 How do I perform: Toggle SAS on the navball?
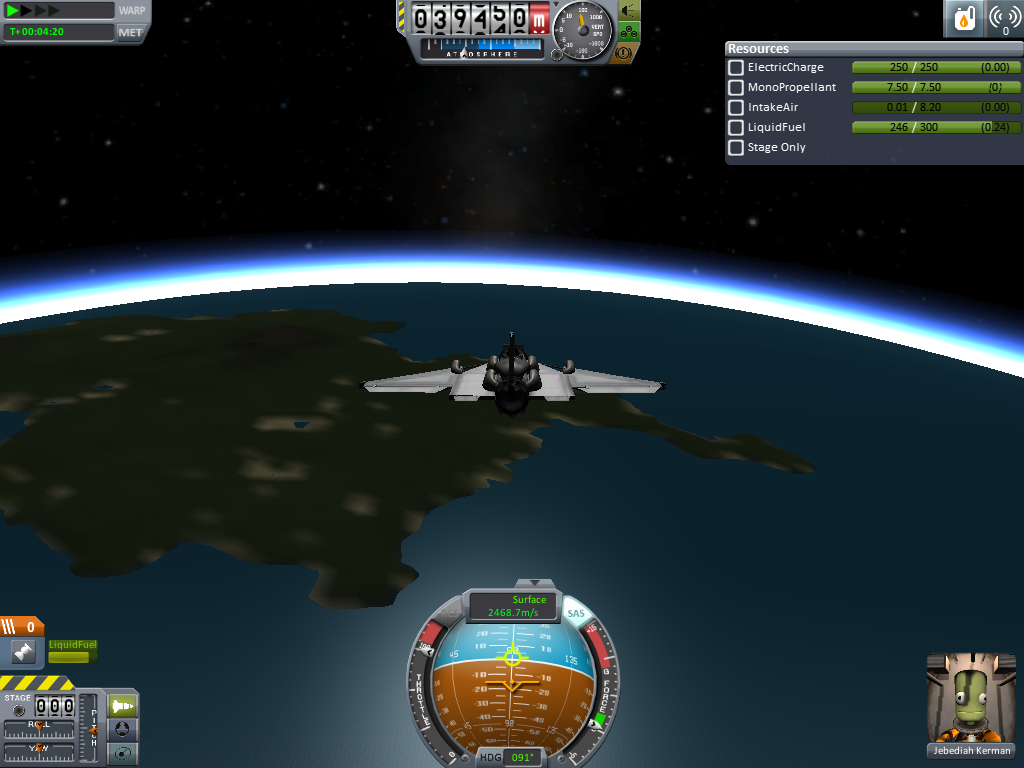click(x=576, y=613)
